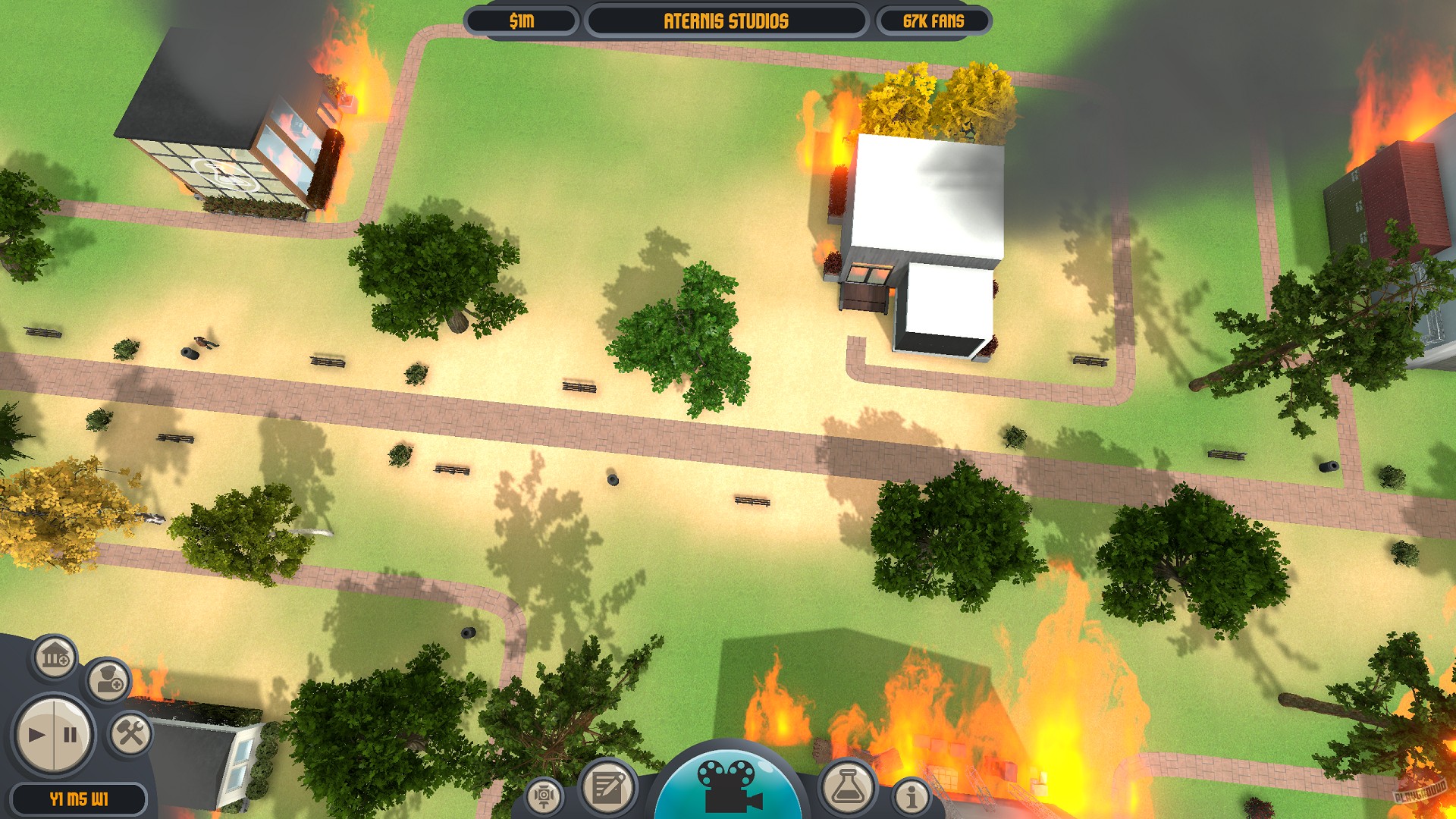Open the ATERNIS STUDIOS name panel
Viewport: 1456px width, 819px height.
tap(726, 22)
